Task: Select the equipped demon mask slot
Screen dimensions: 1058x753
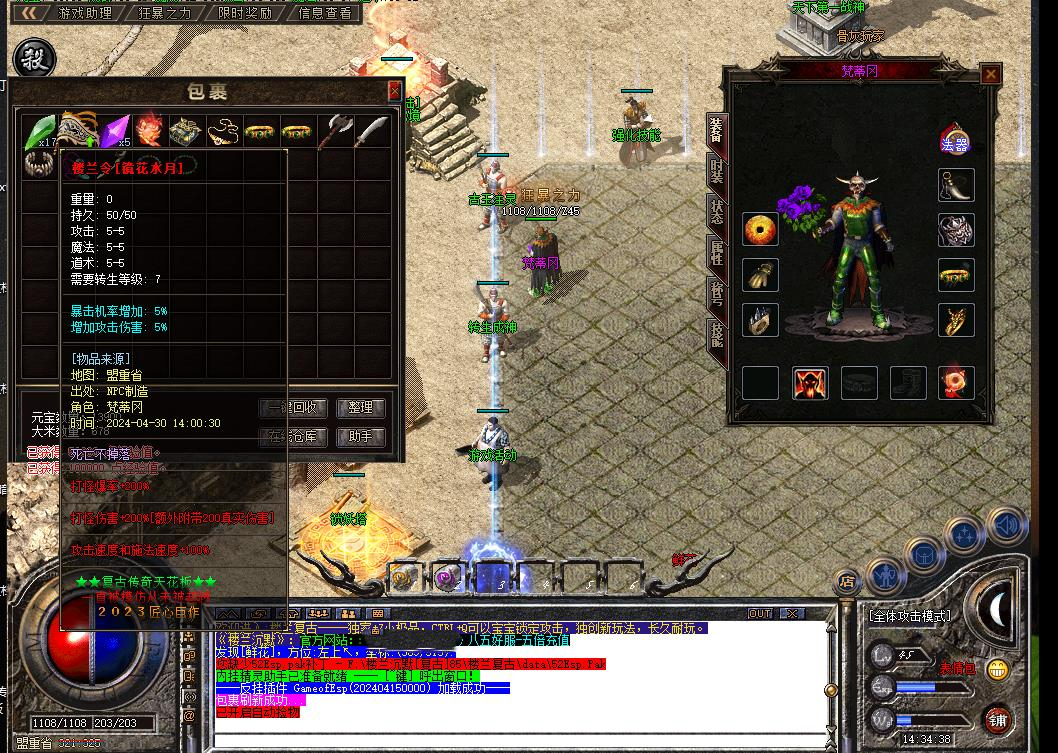Action: click(x=956, y=229)
